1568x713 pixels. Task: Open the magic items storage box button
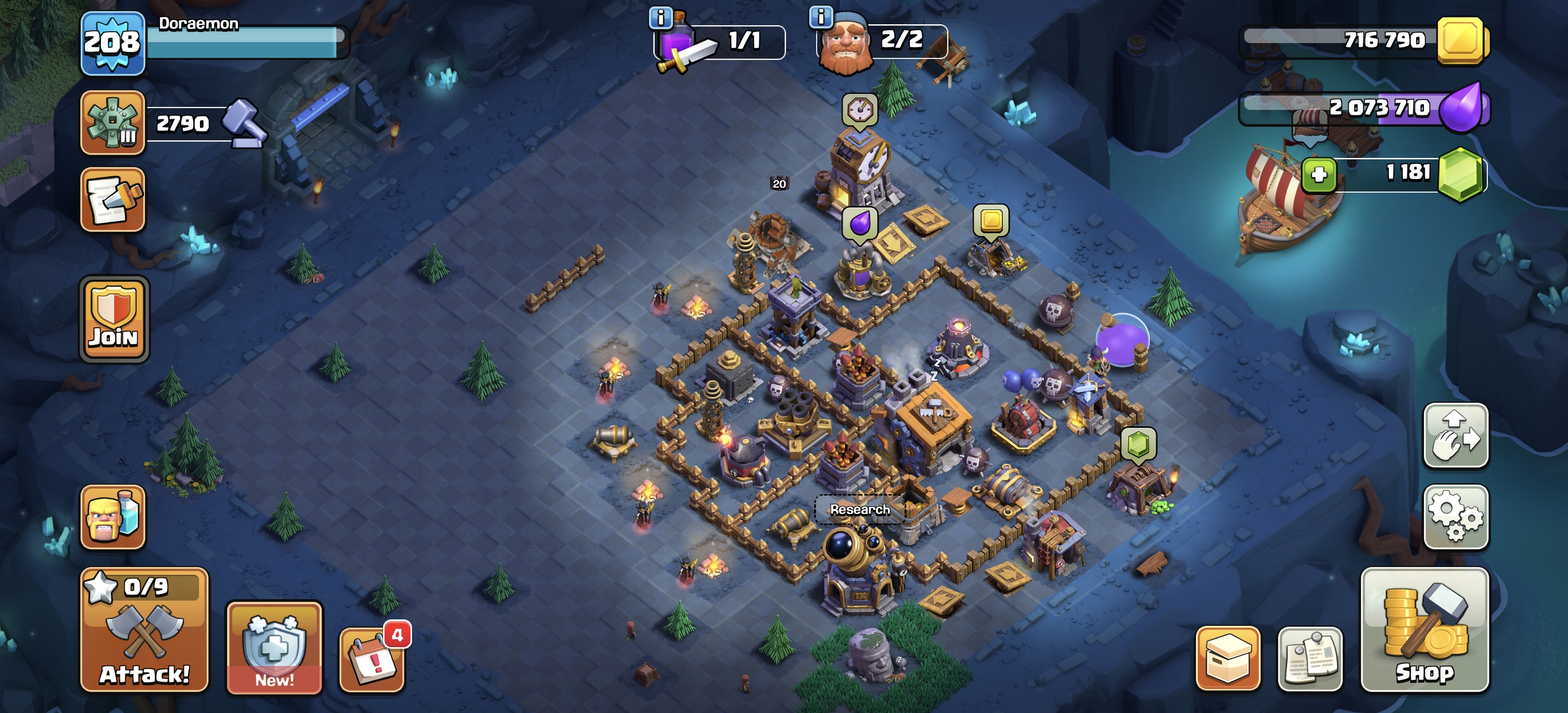coord(1227,659)
